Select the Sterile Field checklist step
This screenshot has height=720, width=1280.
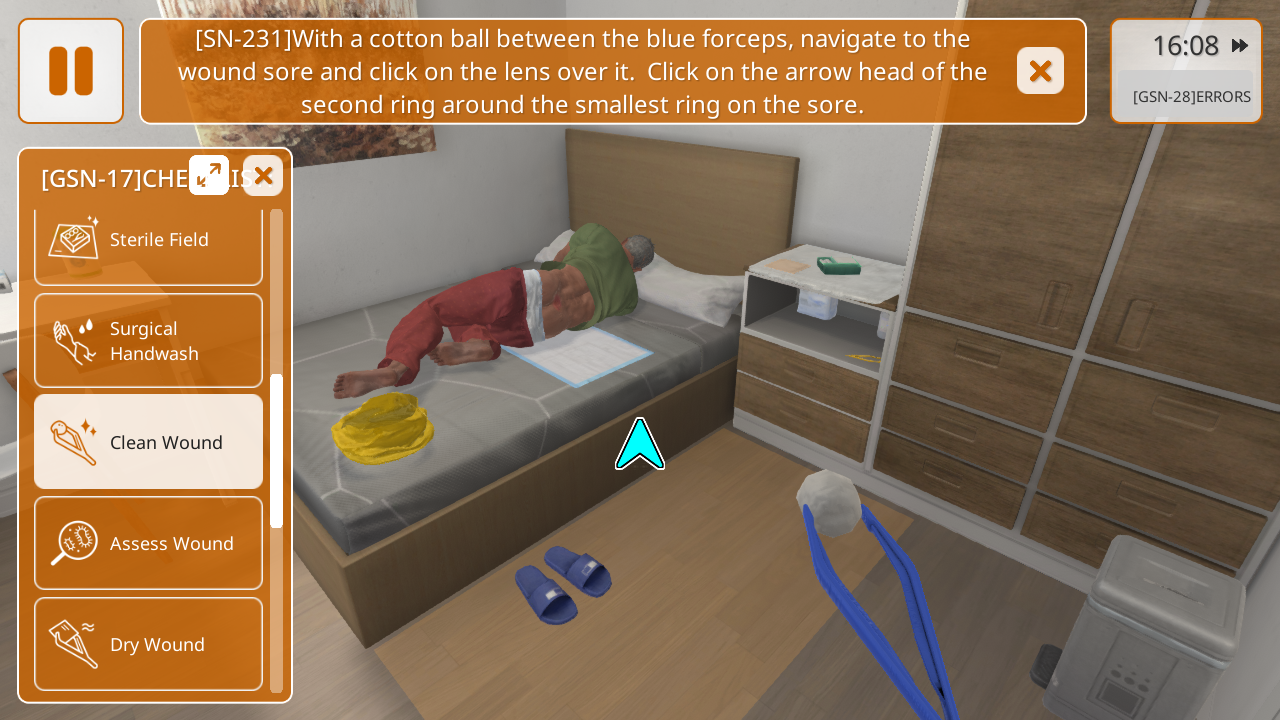pos(148,240)
